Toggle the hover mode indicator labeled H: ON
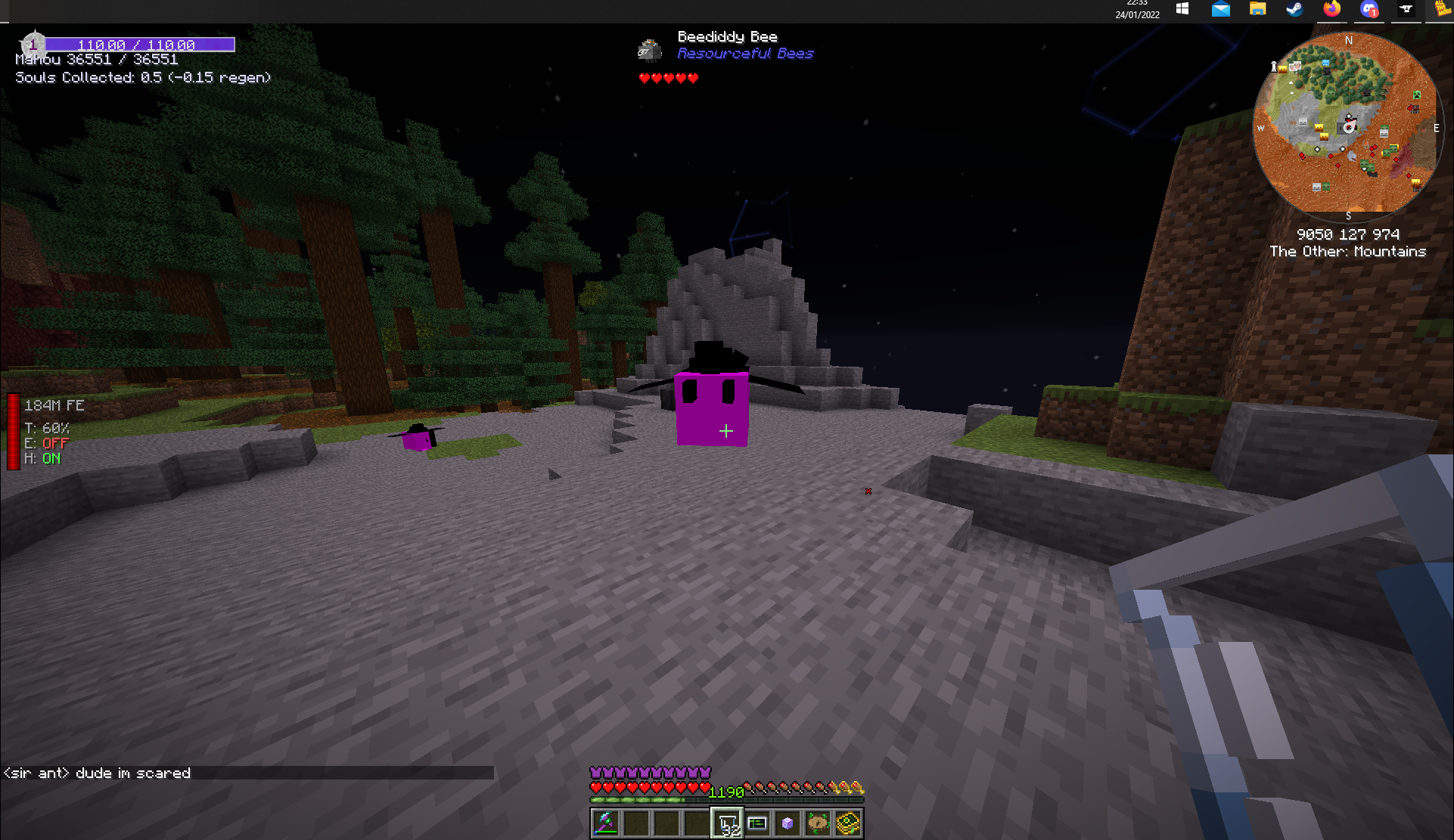Viewport: 1454px width, 840px height. pyautogui.click(x=42, y=458)
